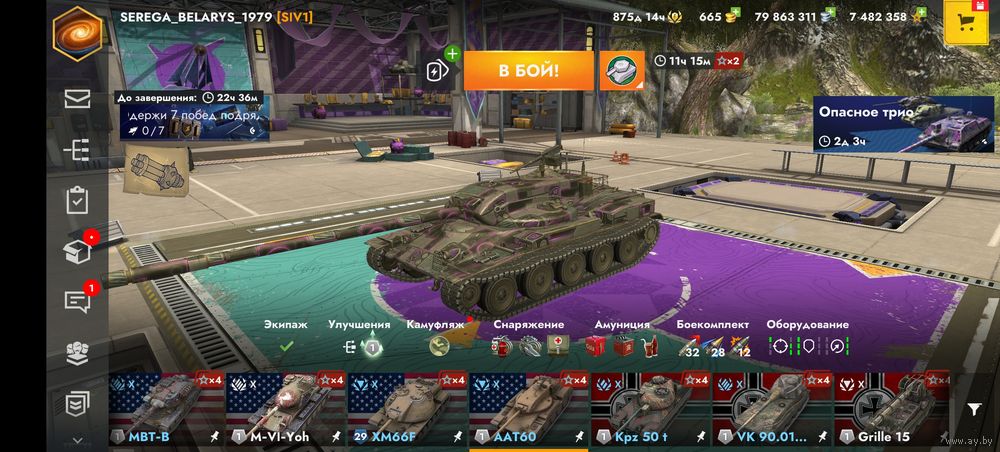
Task: Open the Камуфляж camouflage section
Action: (x=438, y=346)
